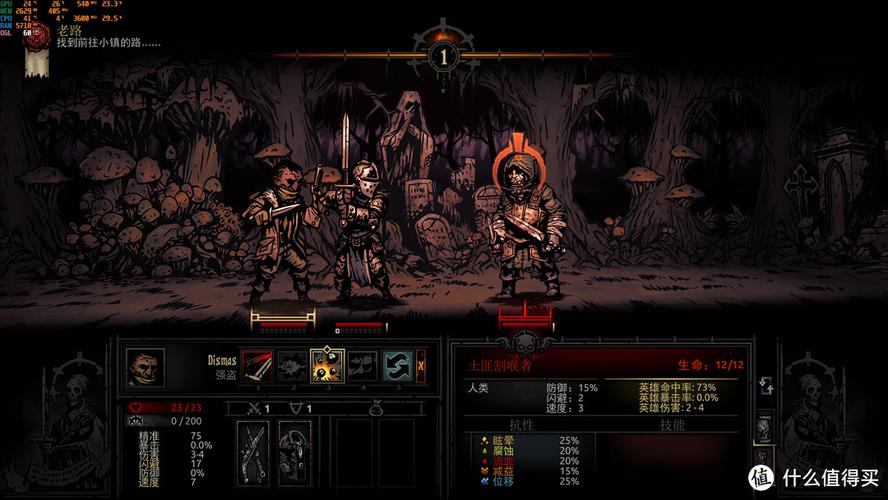Click the swap-arrows tab beside the enemy panel

(766, 386)
